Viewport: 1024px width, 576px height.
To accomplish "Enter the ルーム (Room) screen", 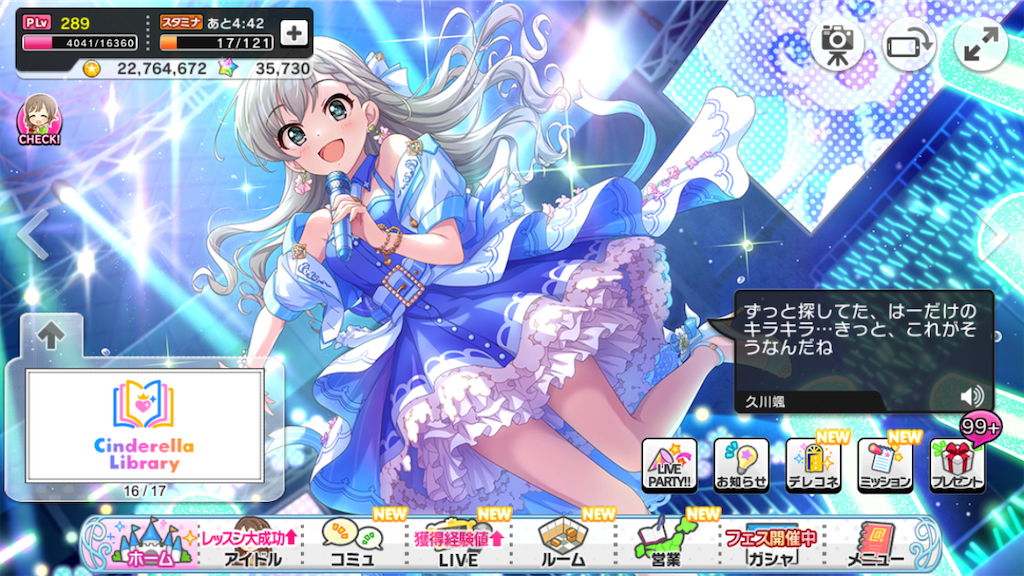I will (x=562, y=544).
